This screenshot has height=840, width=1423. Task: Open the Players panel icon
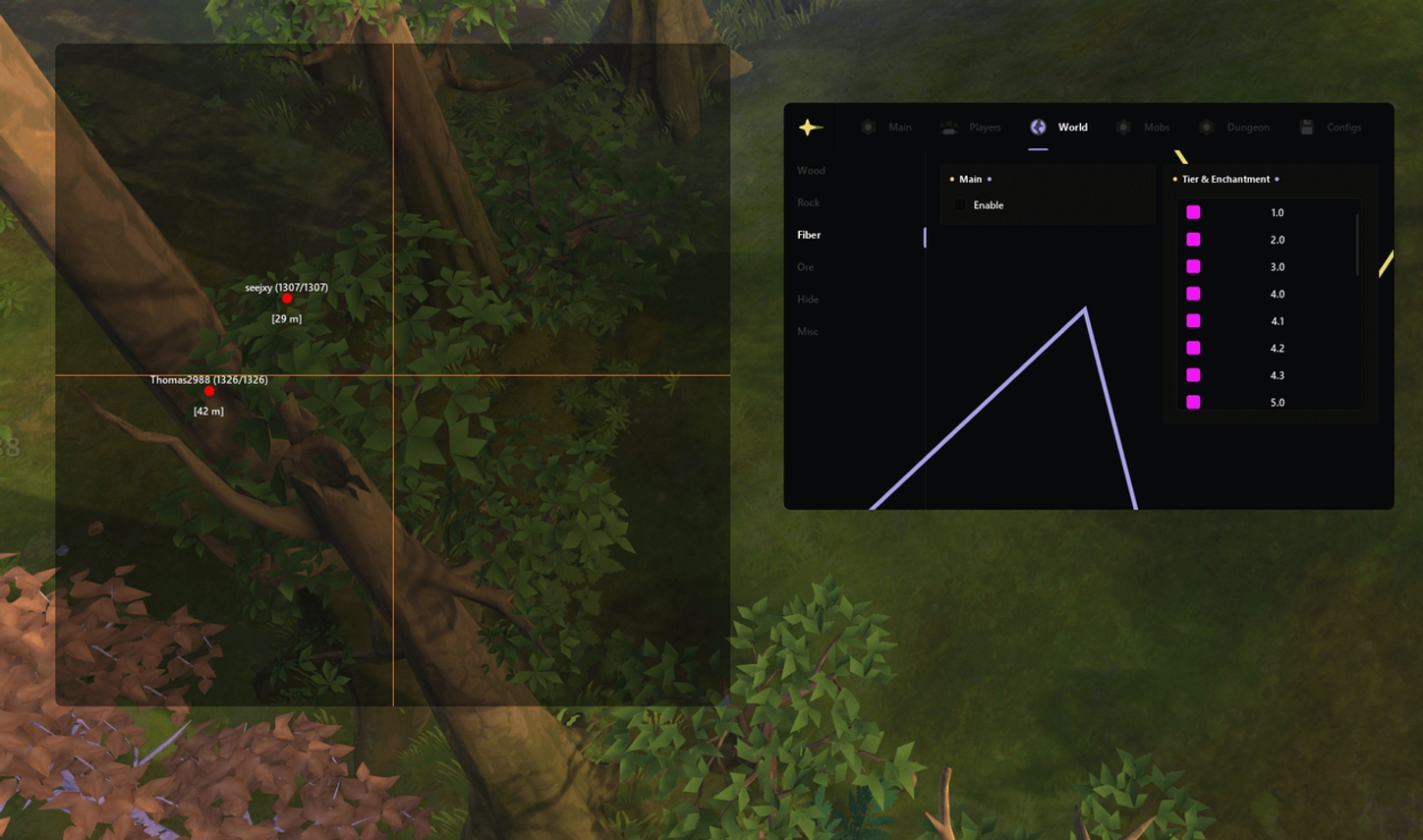tap(947, 126)
